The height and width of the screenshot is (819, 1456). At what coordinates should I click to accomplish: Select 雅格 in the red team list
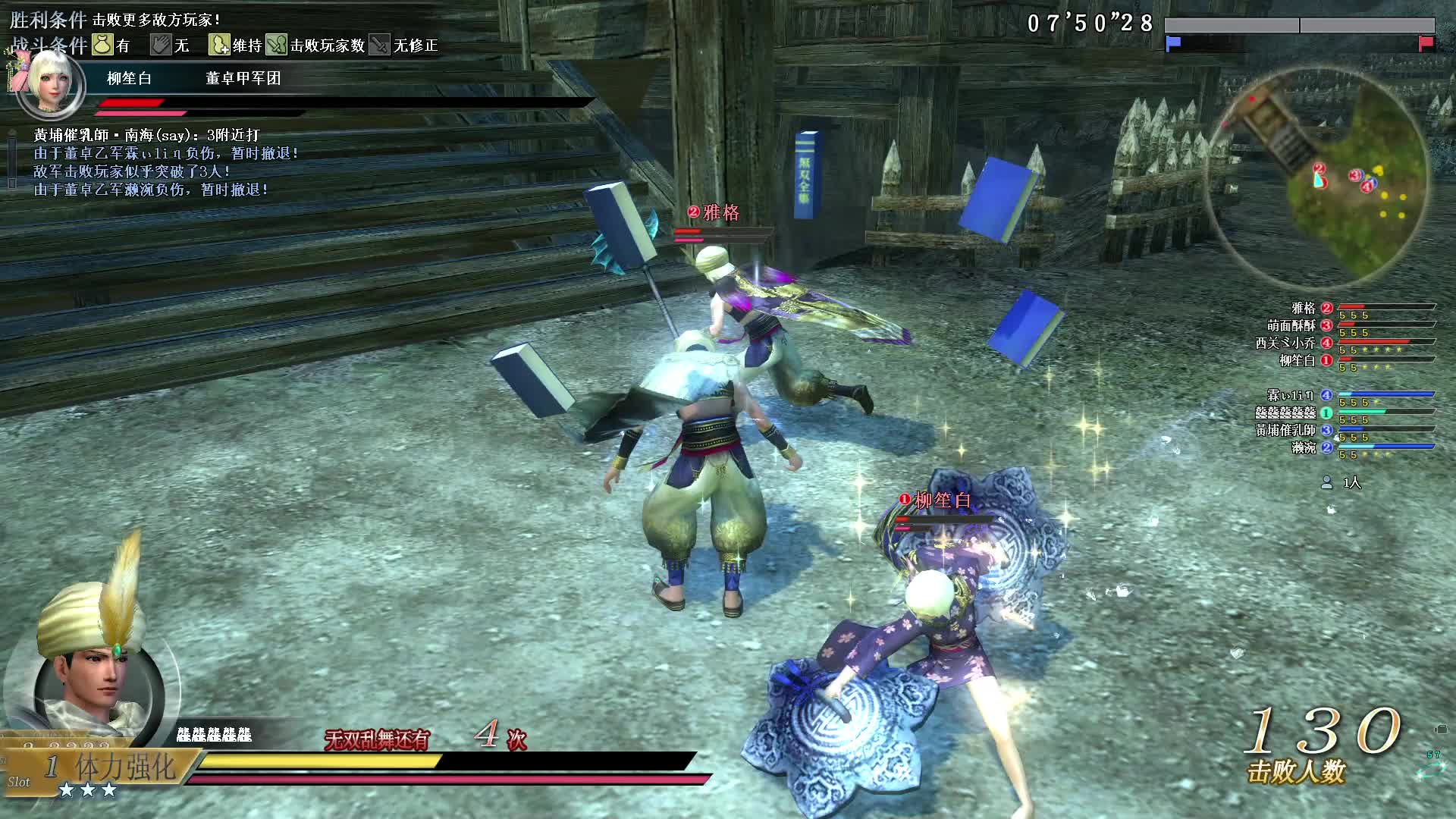click(x=1304, y=308)
